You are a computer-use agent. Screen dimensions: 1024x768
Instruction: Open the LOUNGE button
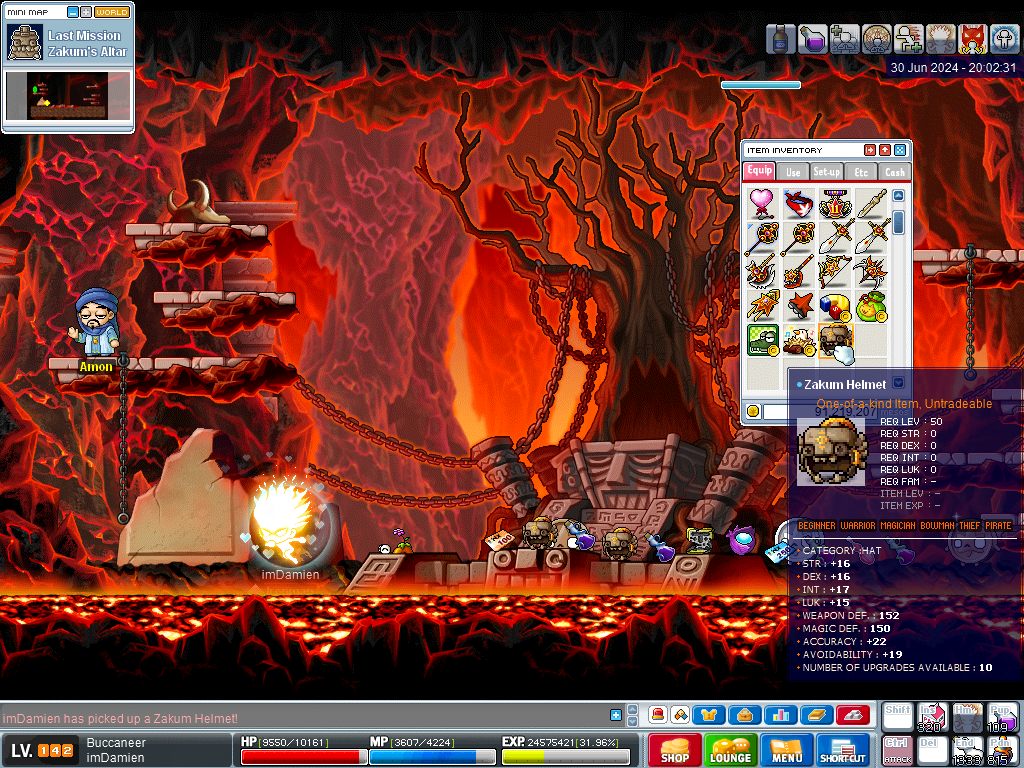(730, 750)
